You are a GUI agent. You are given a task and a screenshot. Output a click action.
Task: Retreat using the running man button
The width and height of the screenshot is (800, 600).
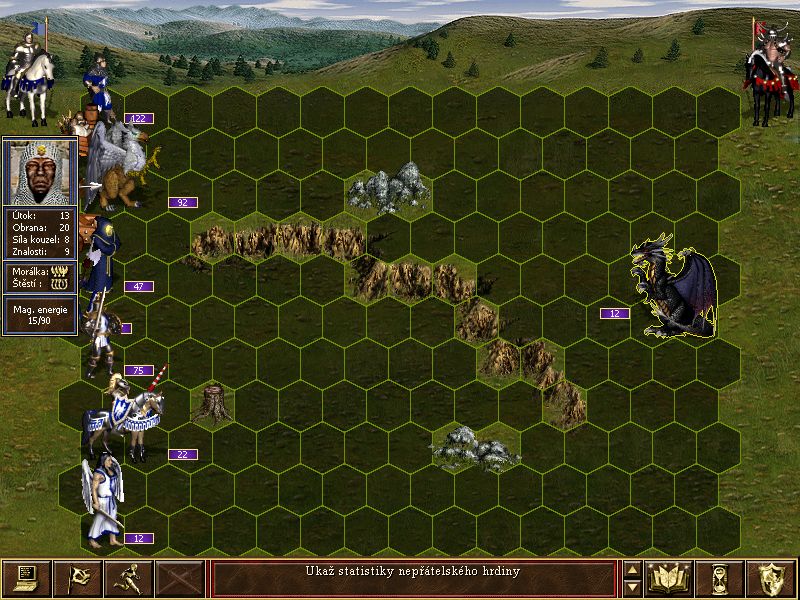[128, 578]
